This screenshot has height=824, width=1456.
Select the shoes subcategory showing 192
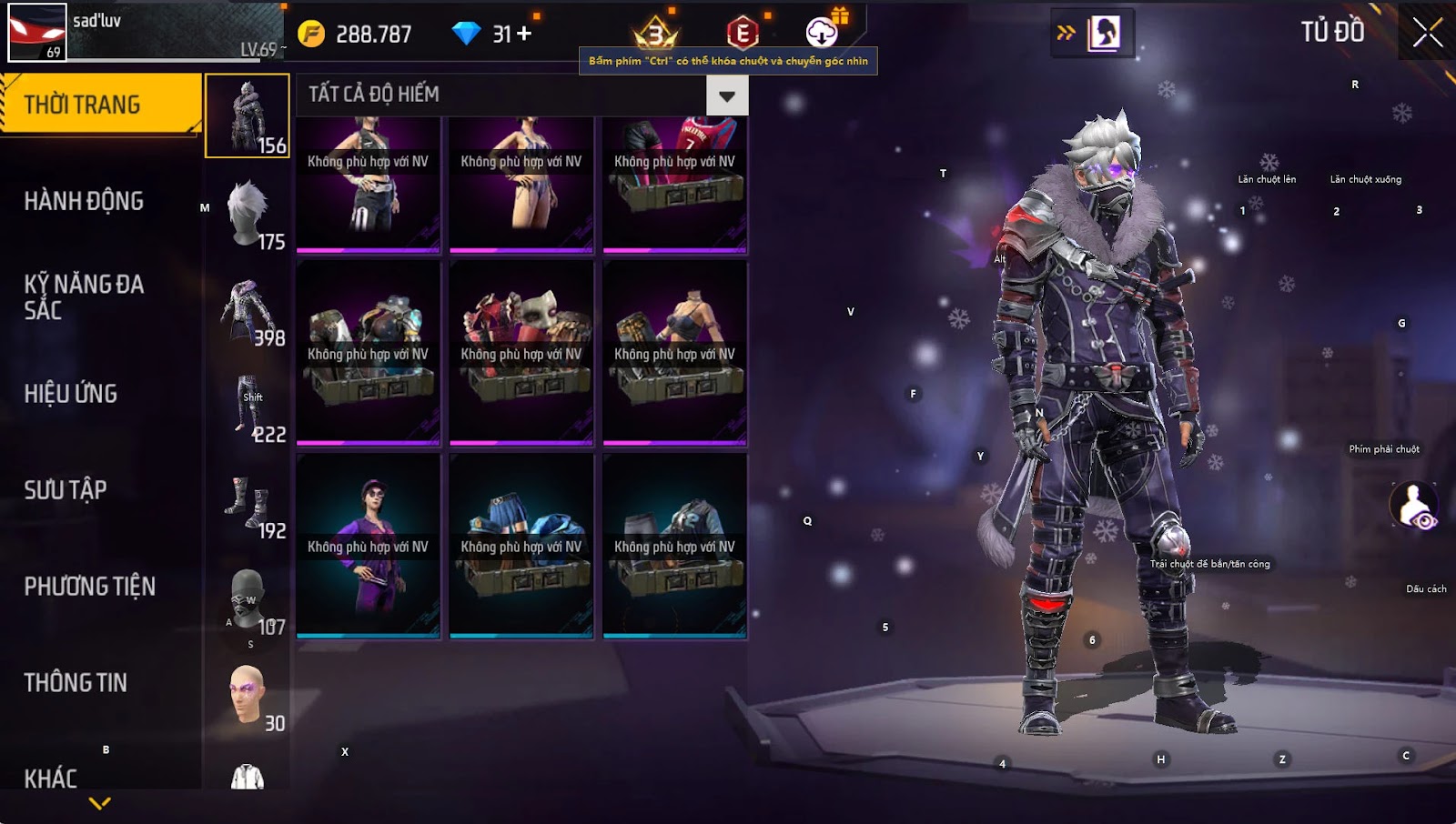click(x=248, y=502)
